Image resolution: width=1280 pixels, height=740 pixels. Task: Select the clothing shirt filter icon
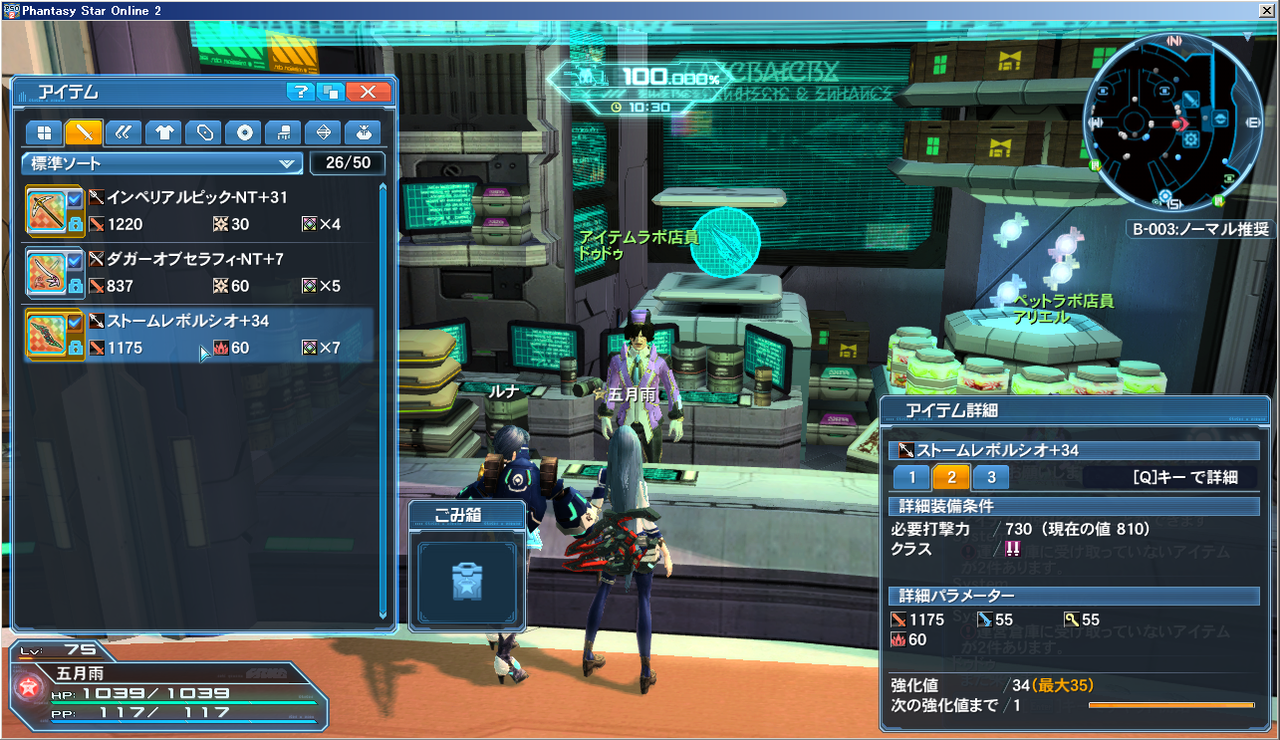(164, 132)
